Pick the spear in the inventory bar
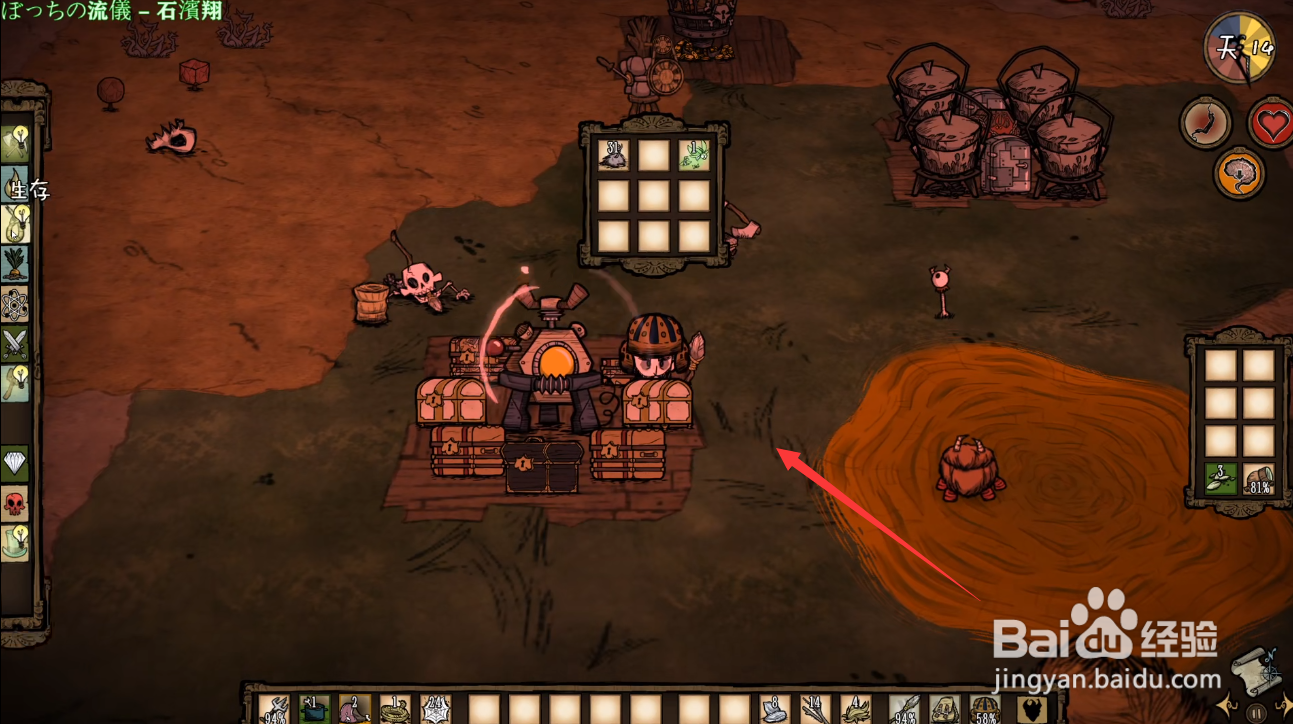Screen dimensions: 1293x724 [906, 709]
